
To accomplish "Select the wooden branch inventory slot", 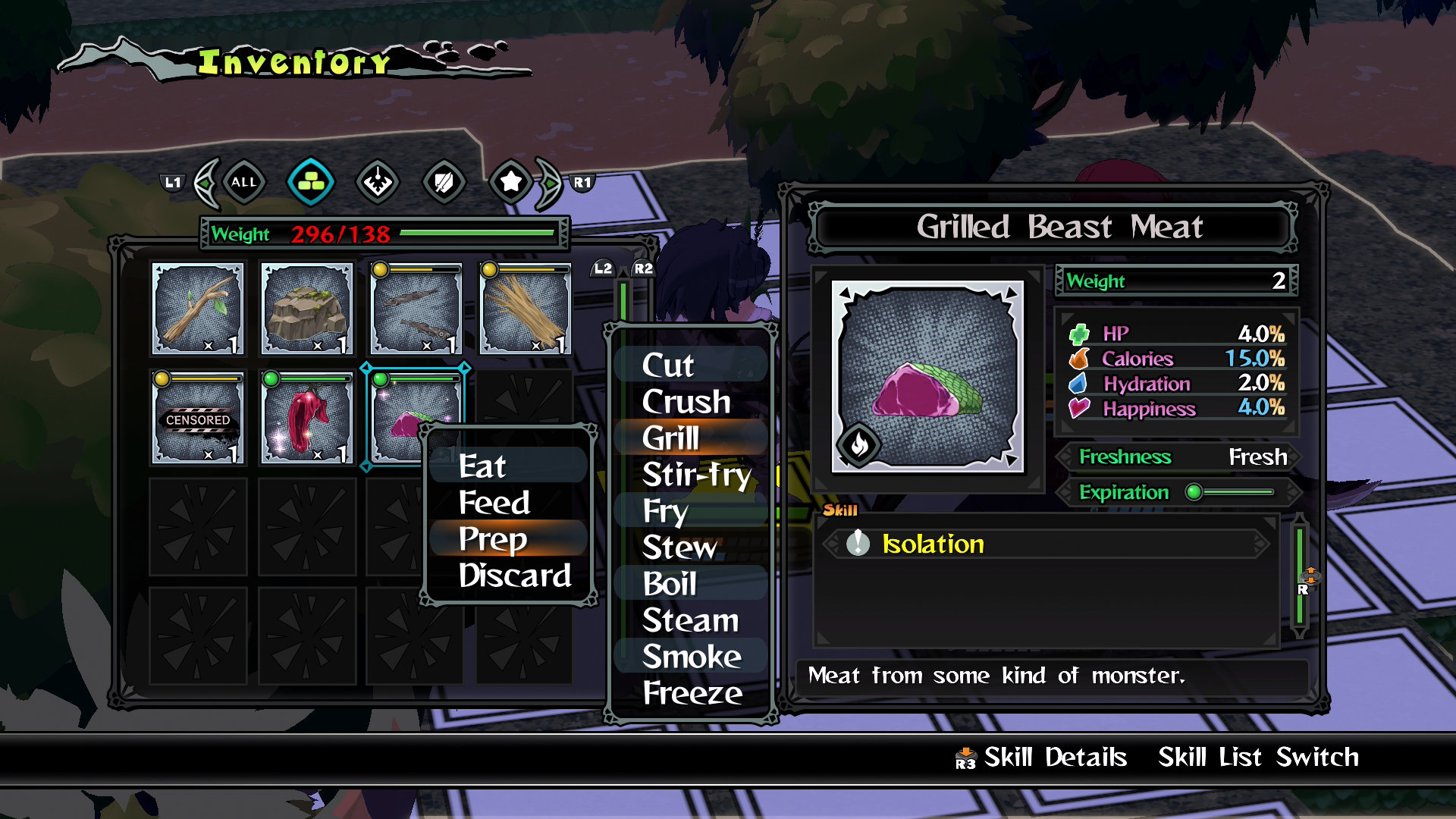I will (x=198, y=309).
